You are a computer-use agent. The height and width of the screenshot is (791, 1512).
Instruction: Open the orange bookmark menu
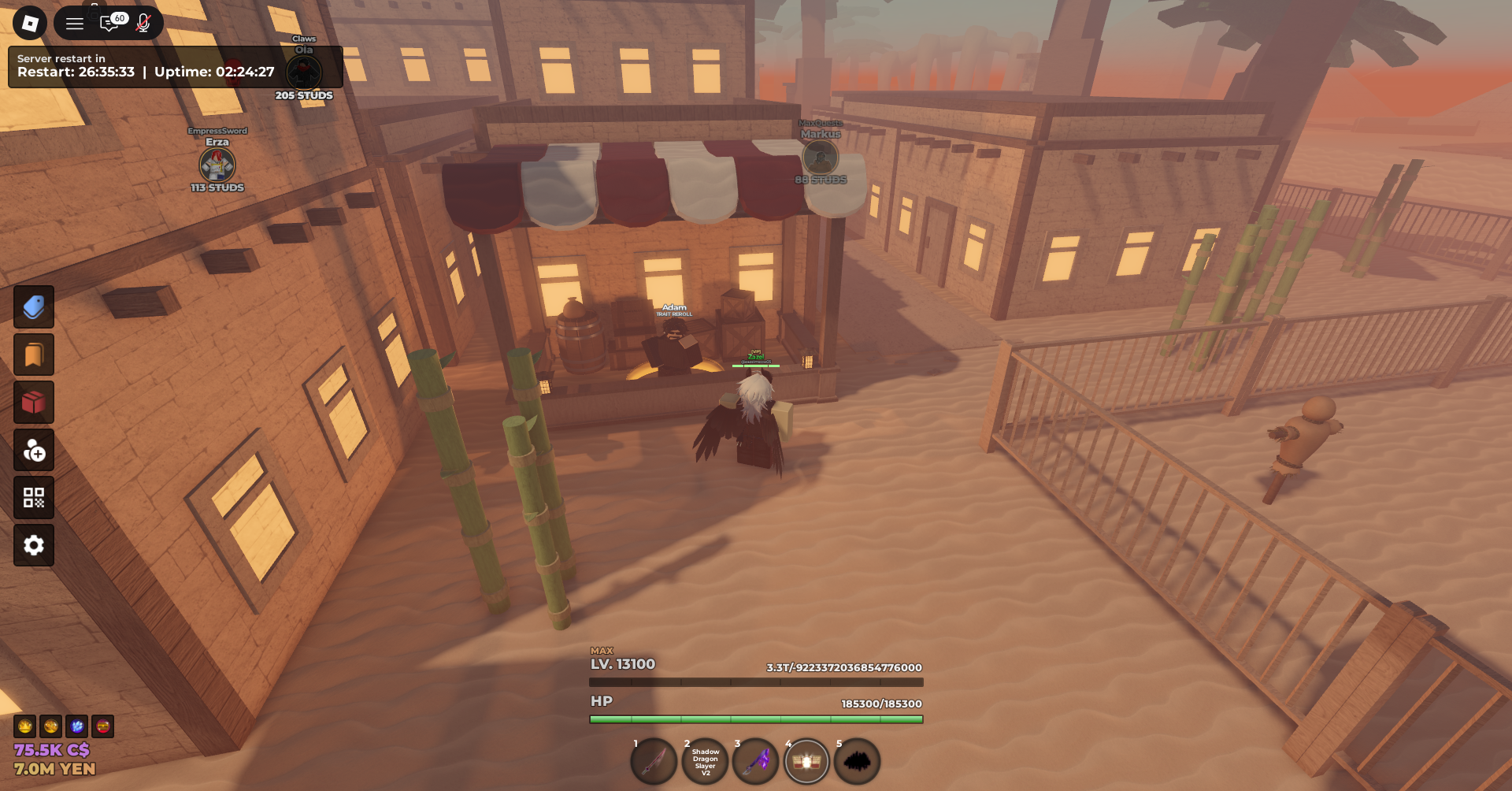point(34,355)
